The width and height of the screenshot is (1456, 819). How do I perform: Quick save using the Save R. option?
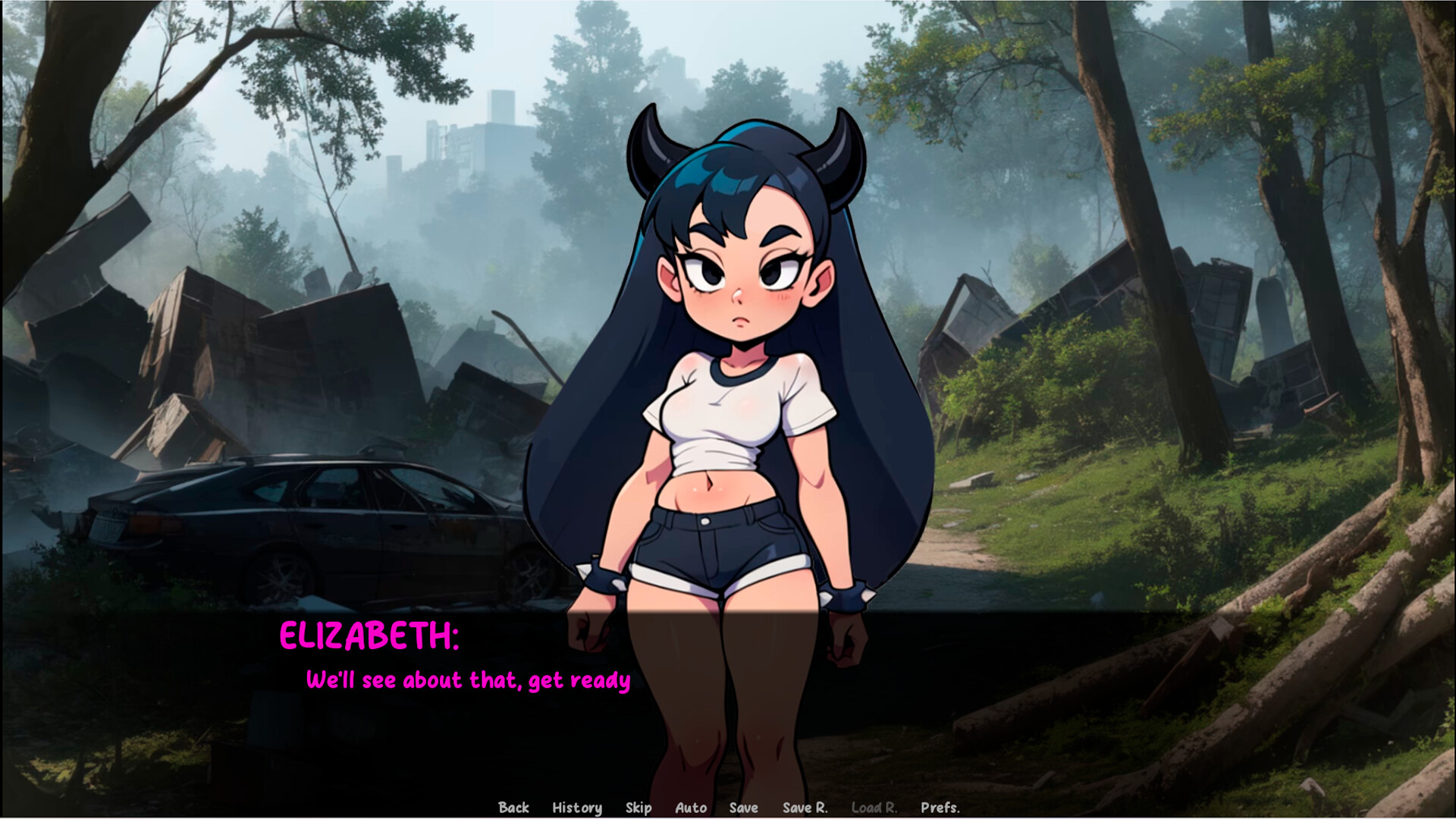805,808
